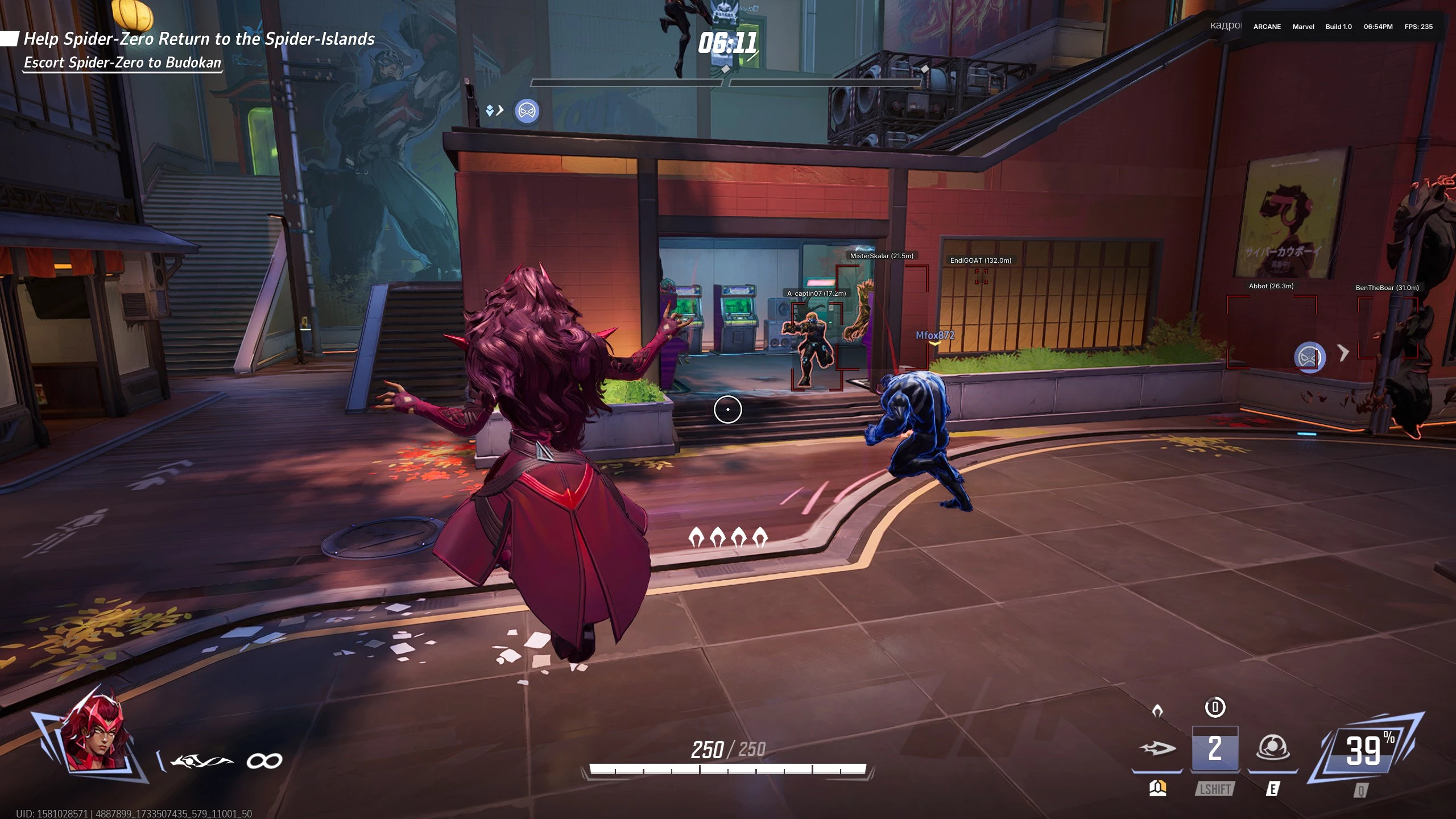Click the Spider-Zero mask icon below the timer
The height and width of the screenshot is (819, 1456).
pyautogui.click(x=526, y=111)
